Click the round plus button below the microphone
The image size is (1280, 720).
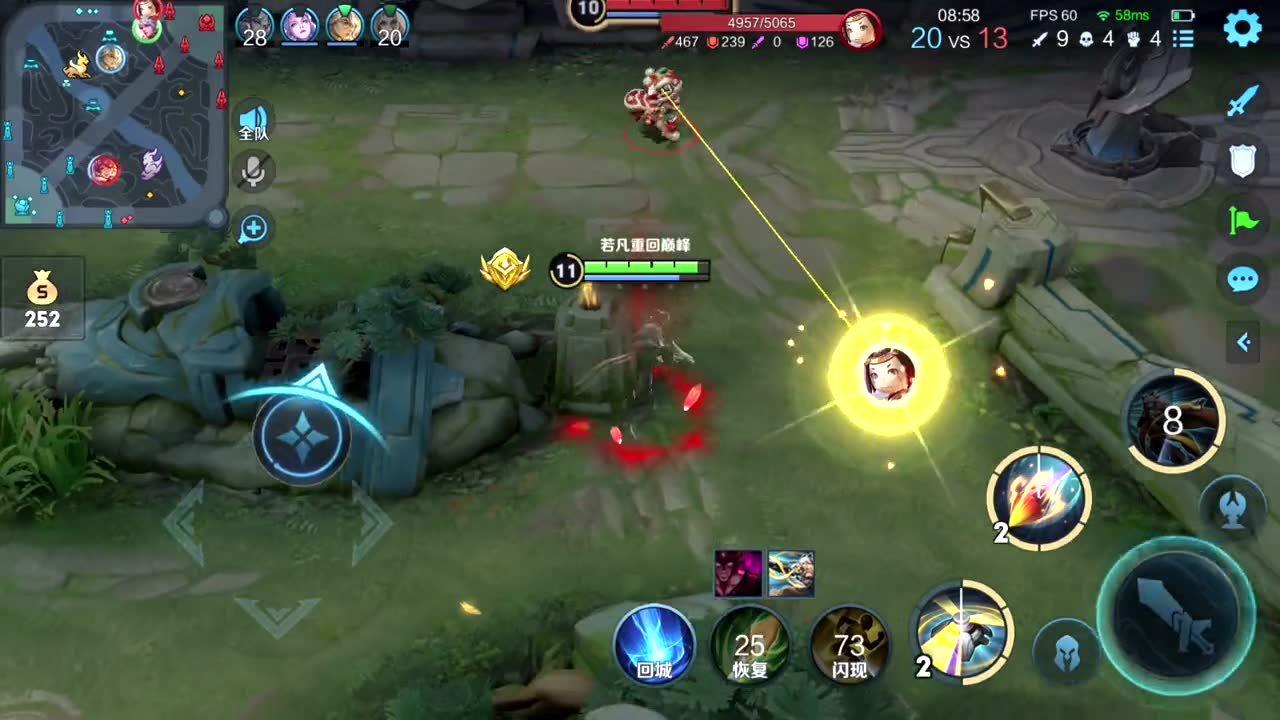(x=253, y=229)
